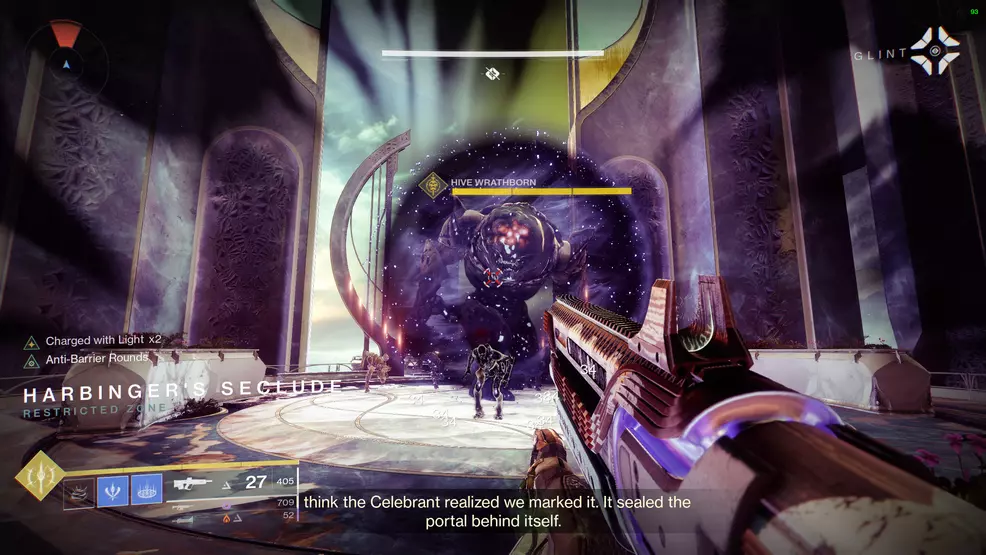Activate the blue melee ability icon

[113, 491]
